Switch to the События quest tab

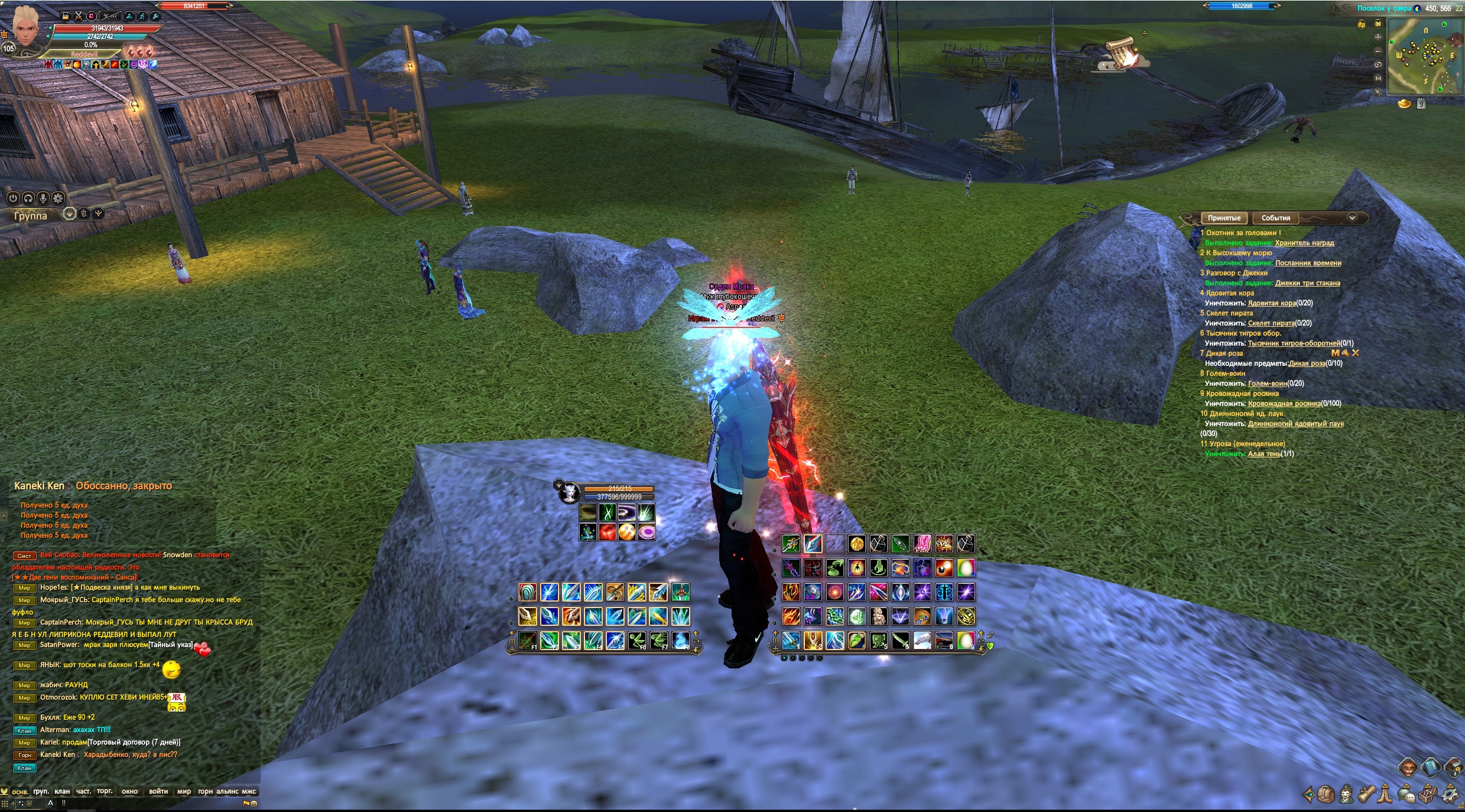coord(1275,218)
